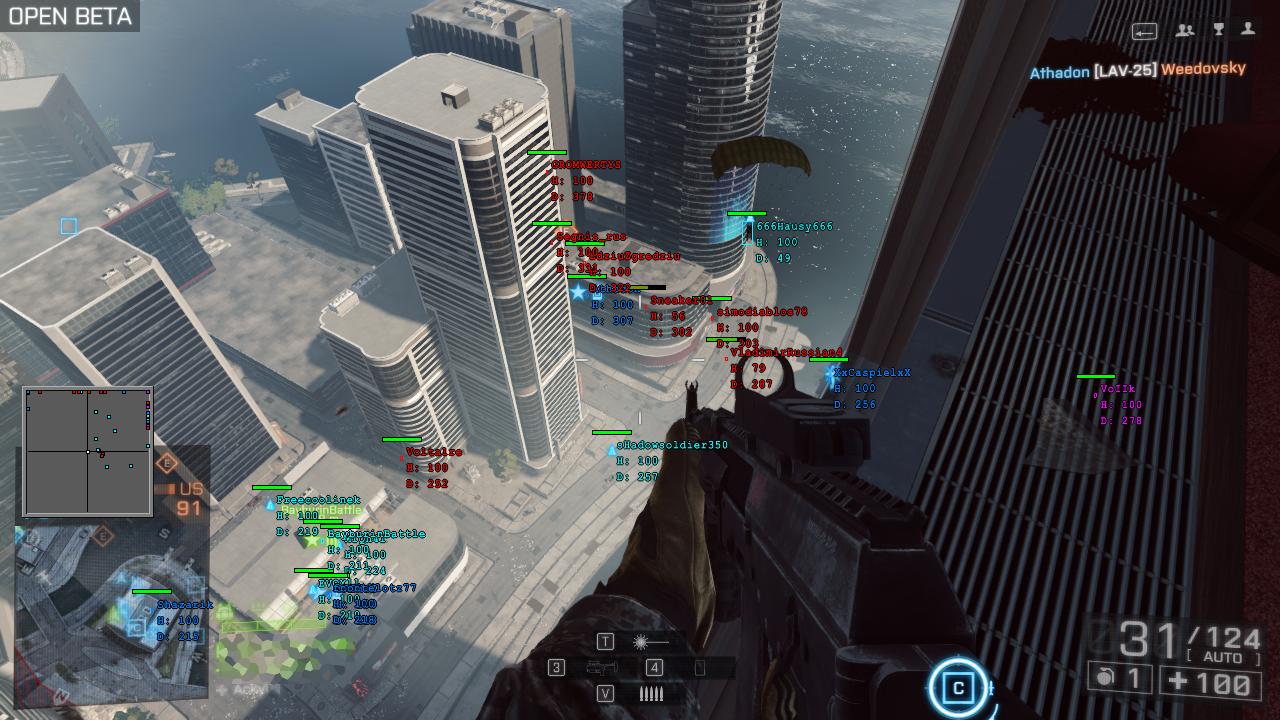The height and width of the screenshot is (720, 1280).
Task: Click the Athadon LAV-25 Weedovsky kill feed entry
Action: [1138, 70]
